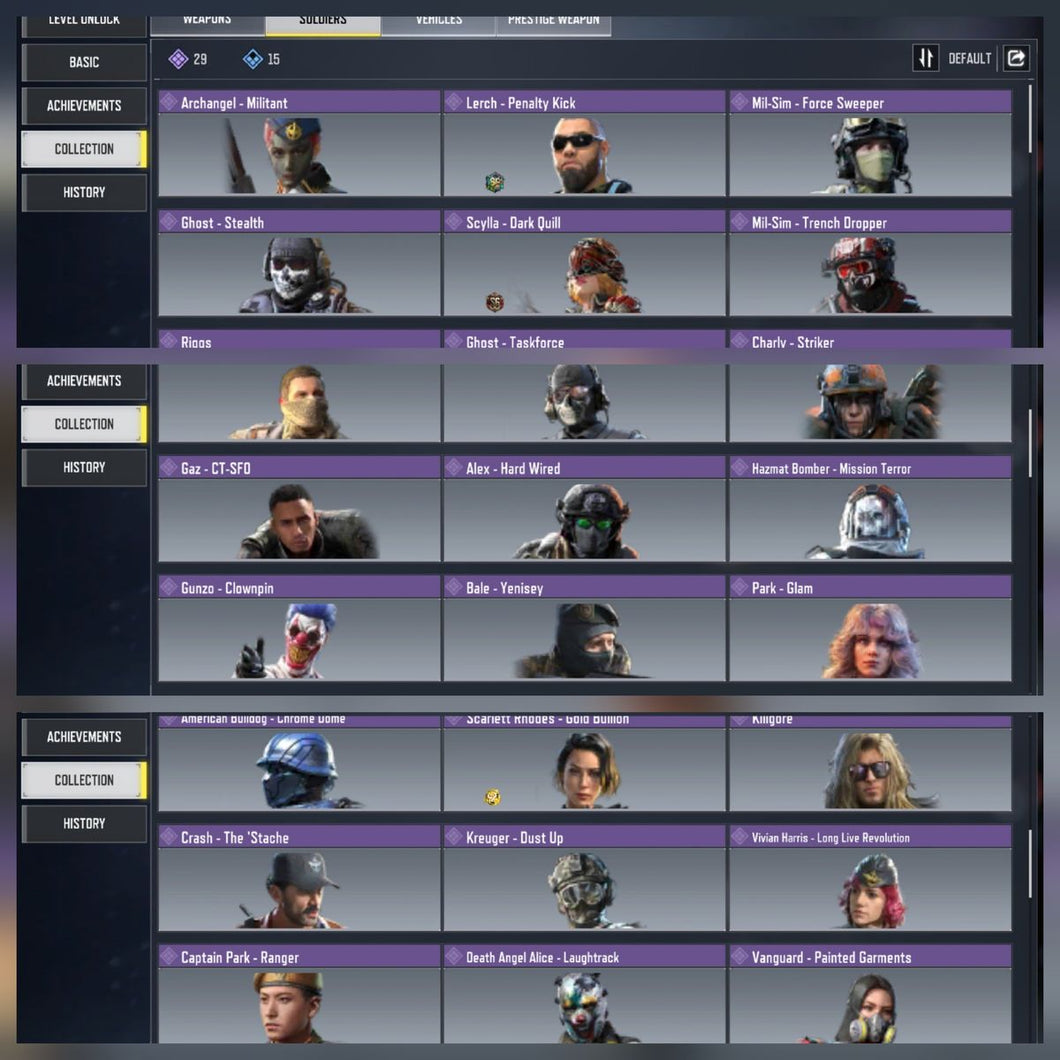Choose the Crash - The 'Stache card
This screenshot has height=1060, width=1060.
(299, 879)
